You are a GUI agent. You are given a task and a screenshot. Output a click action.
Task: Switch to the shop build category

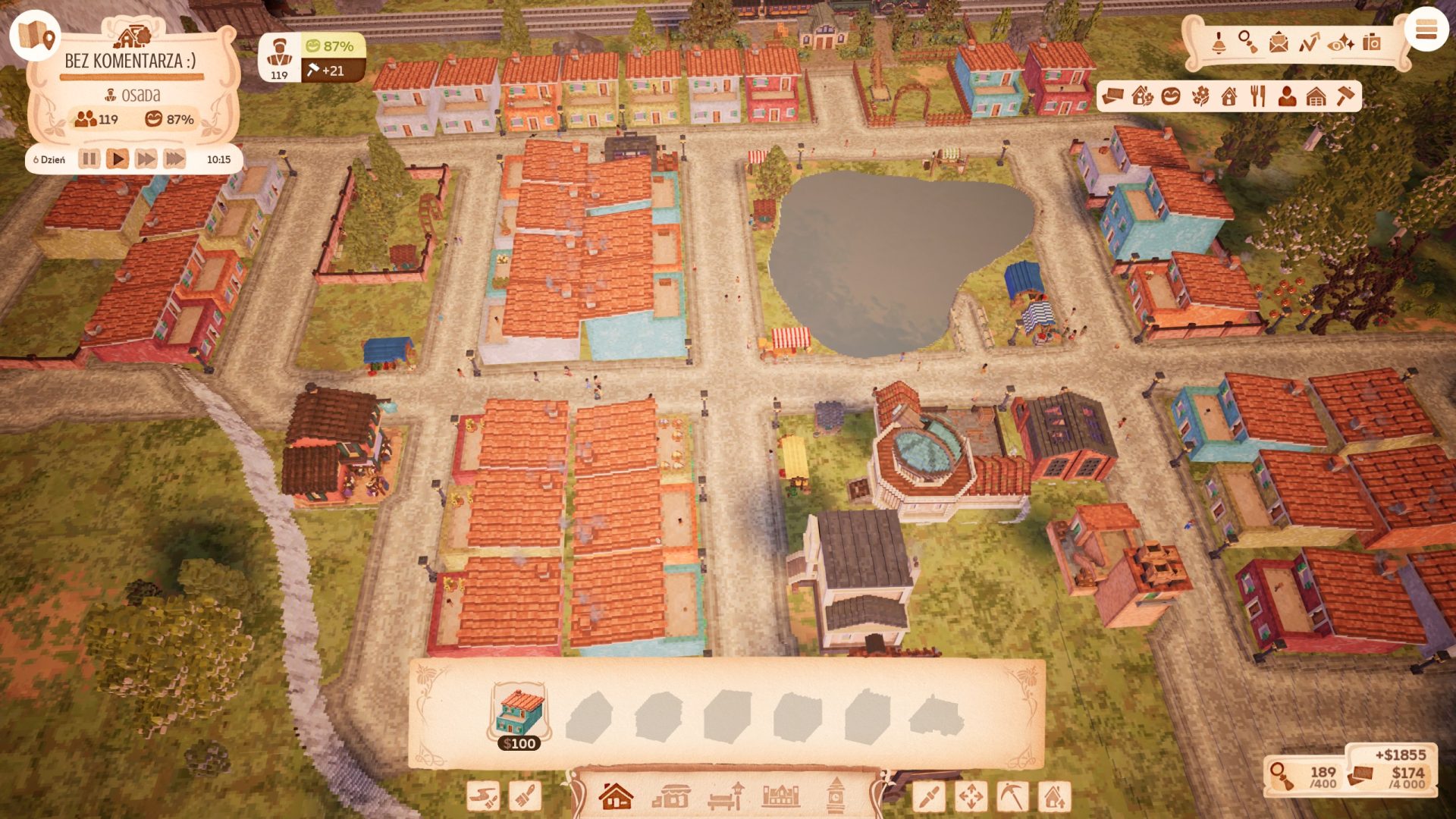point(671,796)
